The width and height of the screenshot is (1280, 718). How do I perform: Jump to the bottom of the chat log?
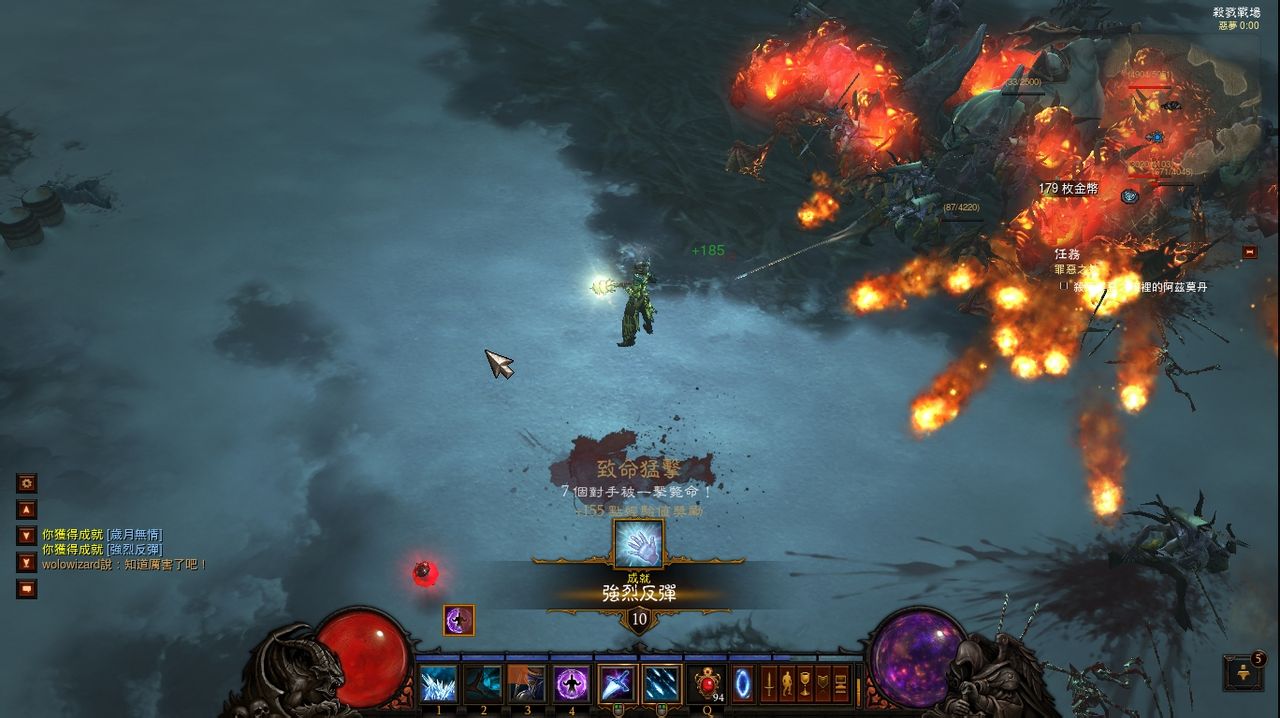[27, 562]
